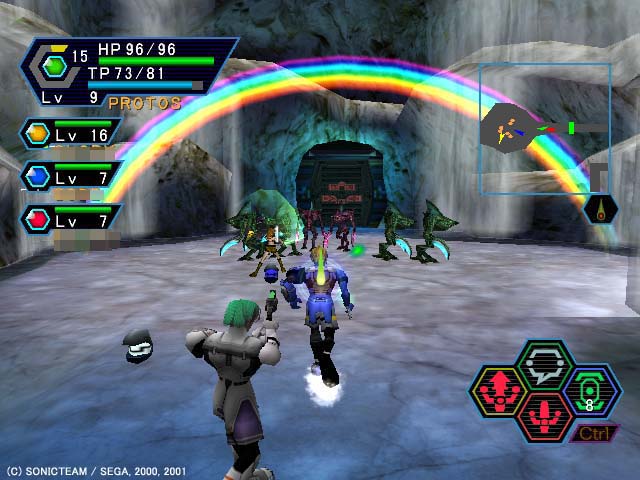Select the red party member entry
Viewport: 640px width, 480px height.
[72, 219]
